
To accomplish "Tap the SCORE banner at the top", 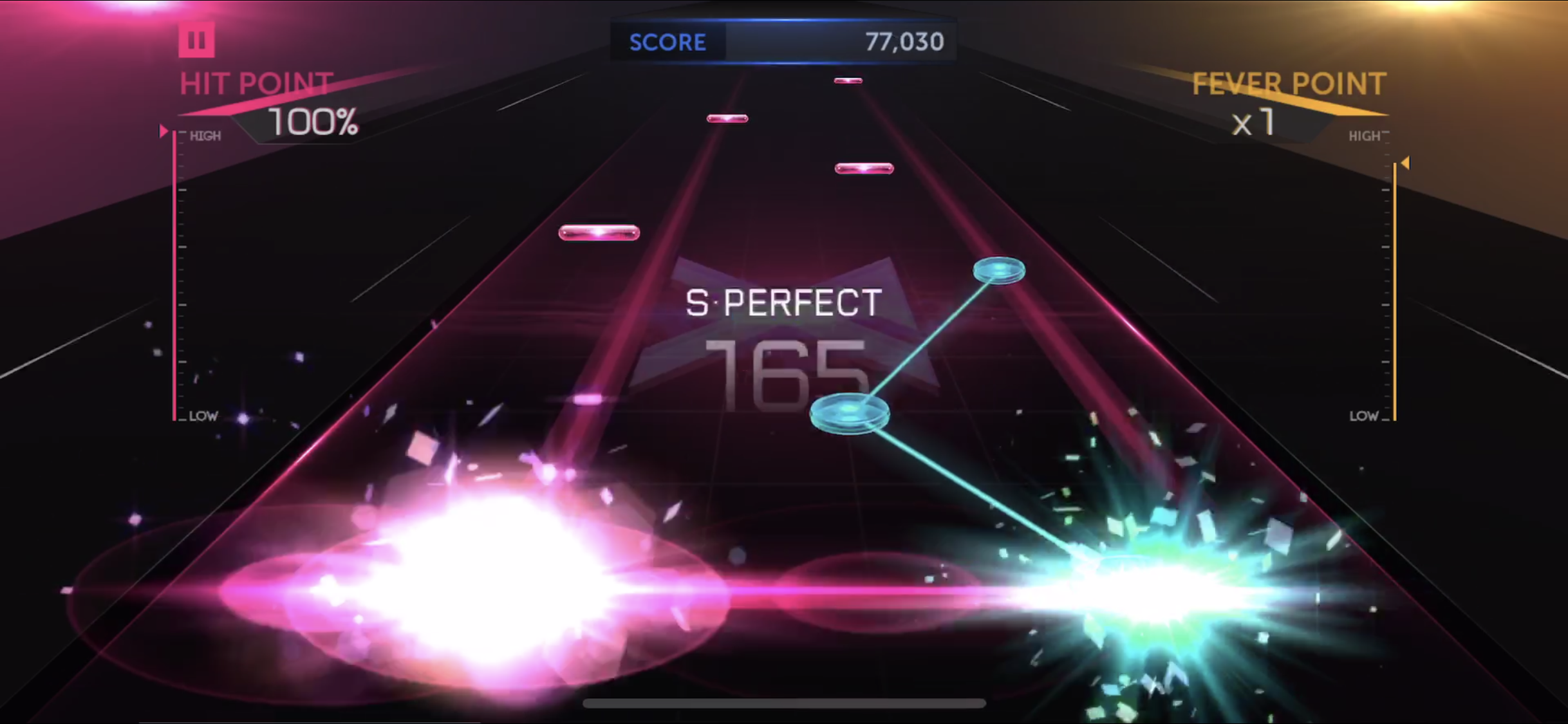I will coord(667,41).
